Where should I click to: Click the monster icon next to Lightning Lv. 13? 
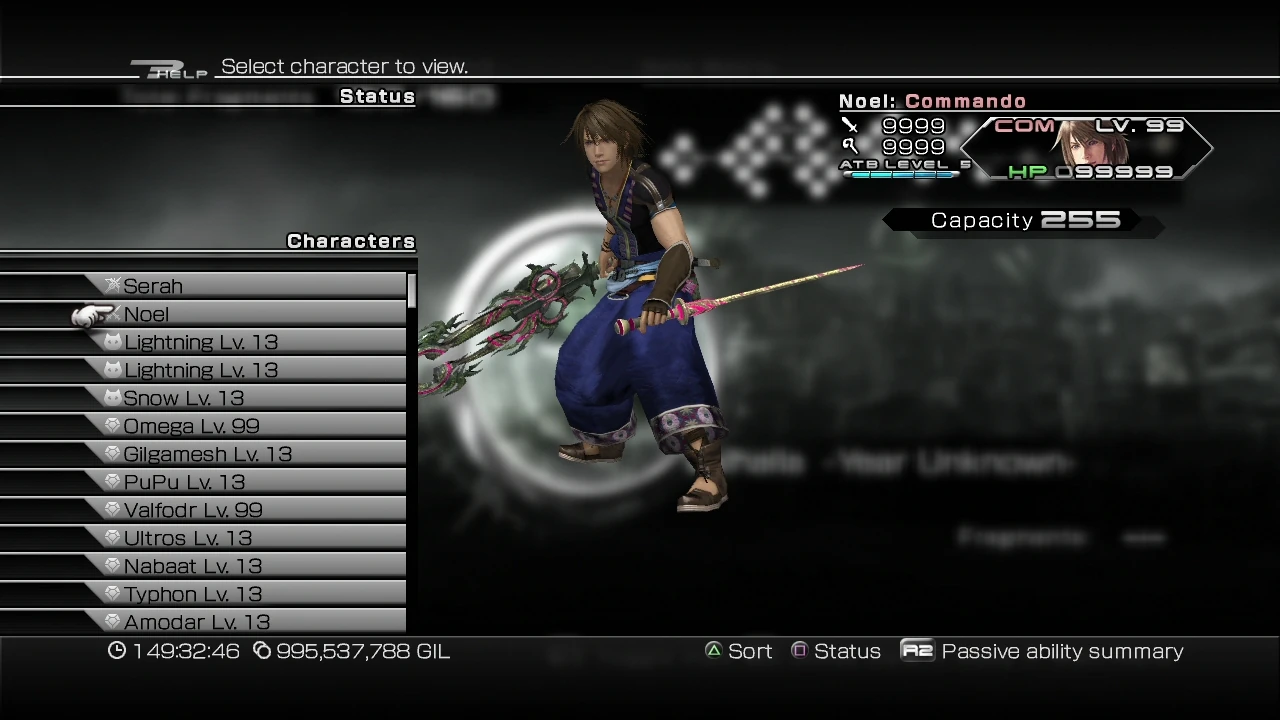click(x=113, y=341)
